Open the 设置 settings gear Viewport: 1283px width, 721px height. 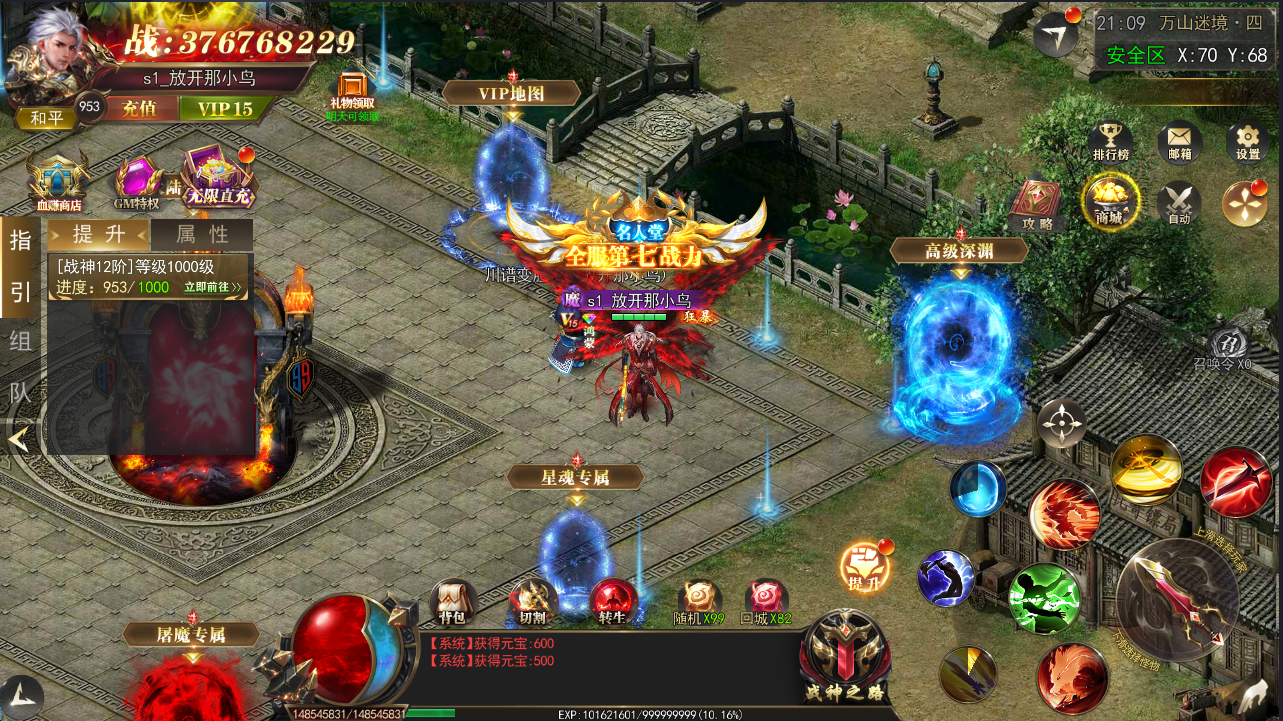[x=1247, y=141]
